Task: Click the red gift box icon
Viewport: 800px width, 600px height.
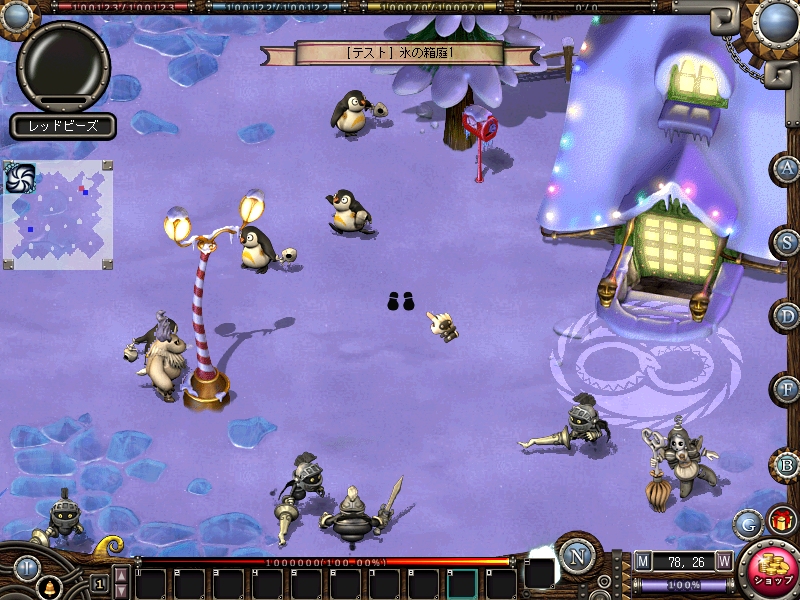Action: 780,520
